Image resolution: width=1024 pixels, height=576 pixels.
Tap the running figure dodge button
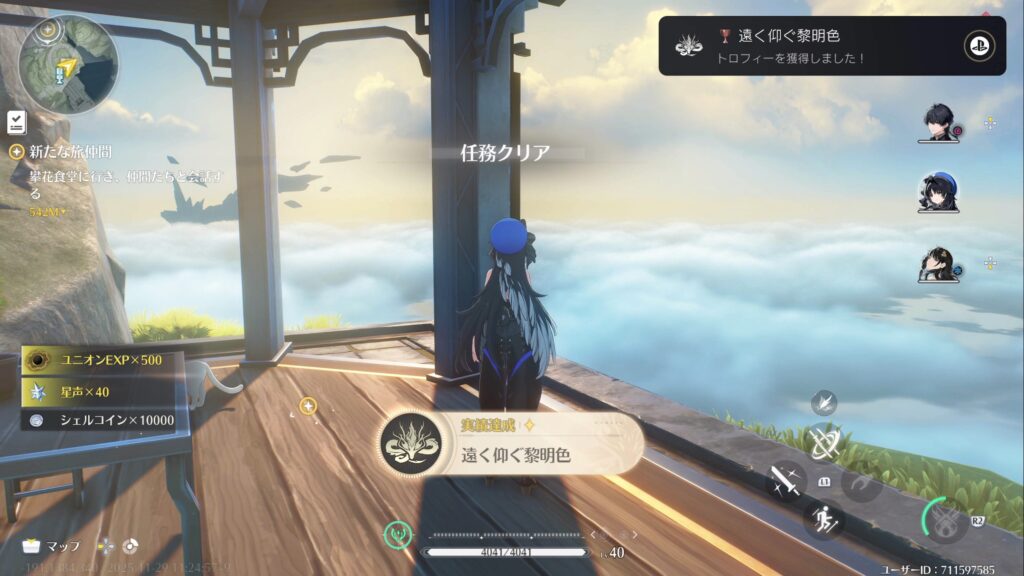(x=824, y=520)
